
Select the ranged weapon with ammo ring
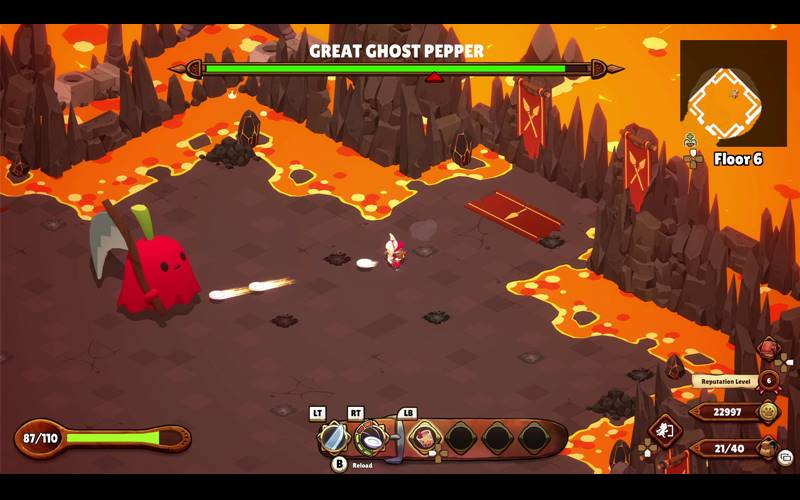point(371,437)
